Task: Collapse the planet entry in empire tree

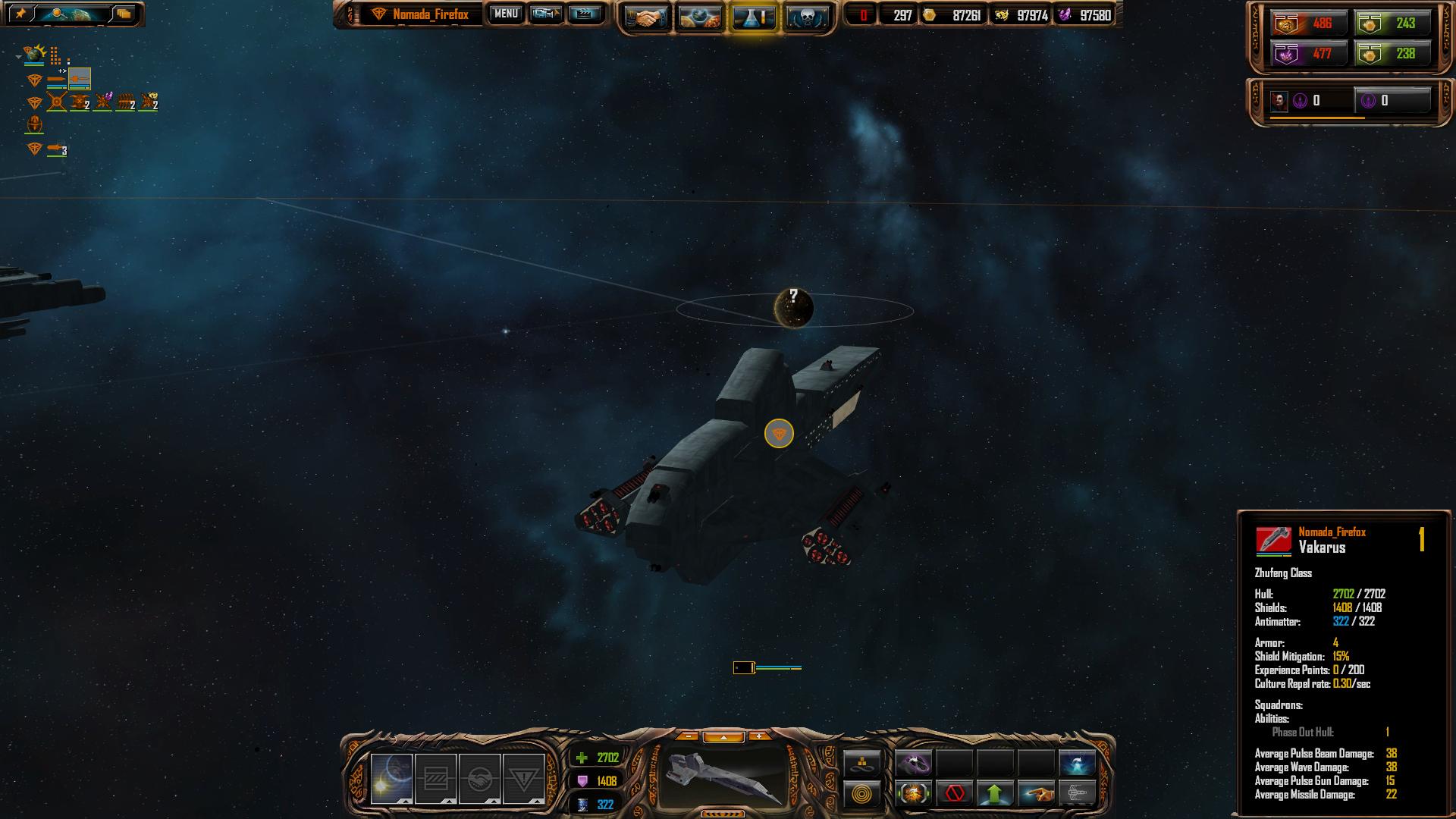Action: pyautogui.click(x=18, y=56)
